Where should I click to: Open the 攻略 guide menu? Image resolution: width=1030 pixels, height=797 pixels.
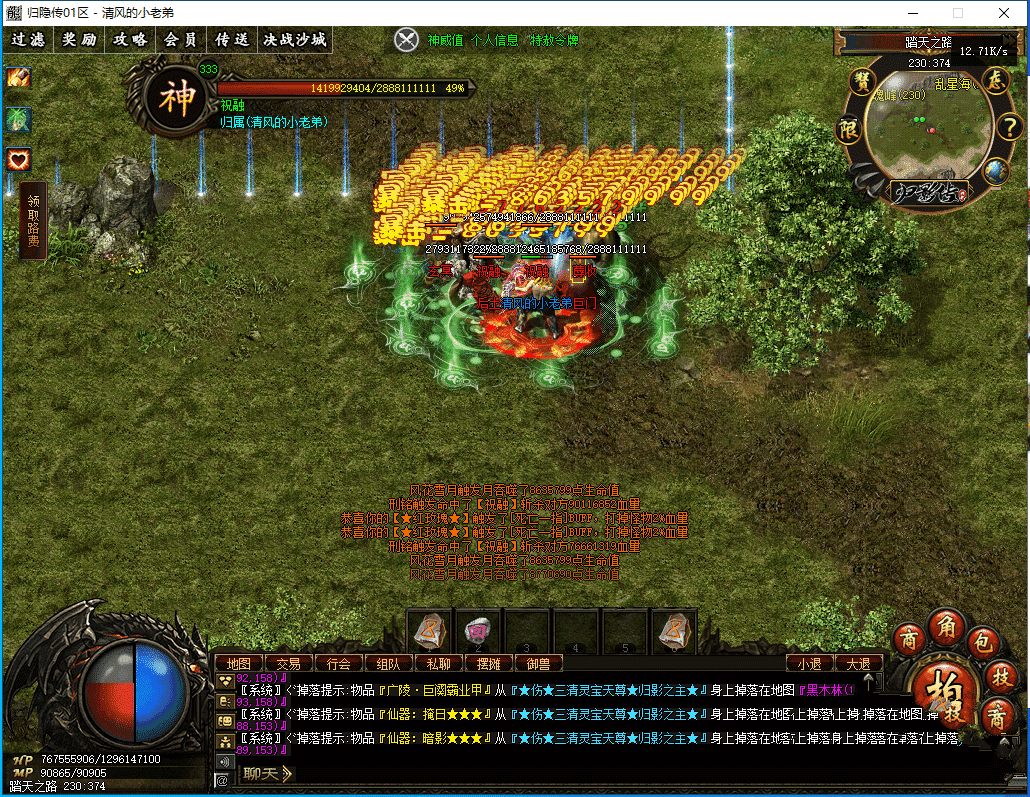pyautogui.click(x=130, y=40)
